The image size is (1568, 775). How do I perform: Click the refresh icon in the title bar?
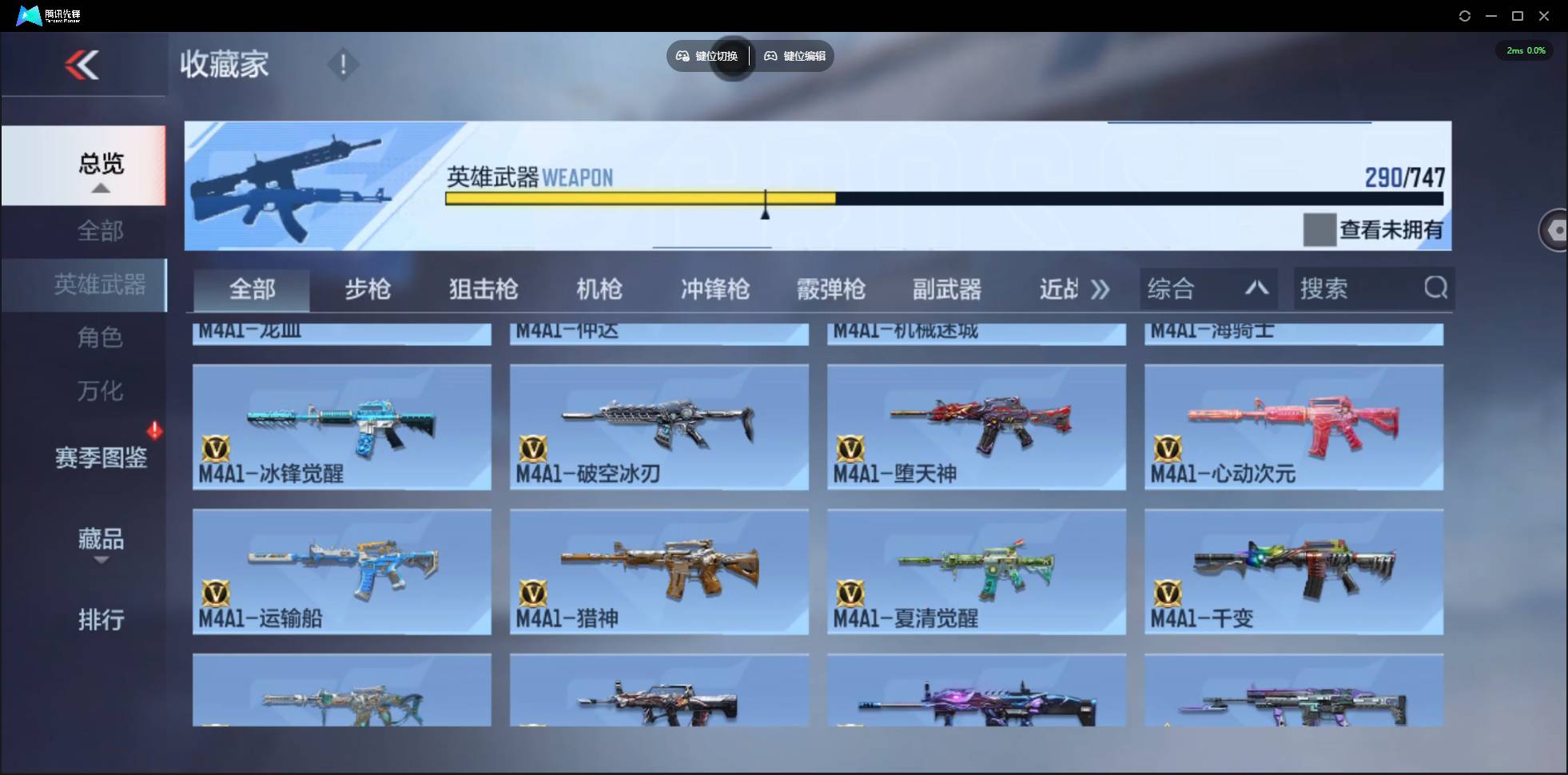click(x=1466, y=15)
